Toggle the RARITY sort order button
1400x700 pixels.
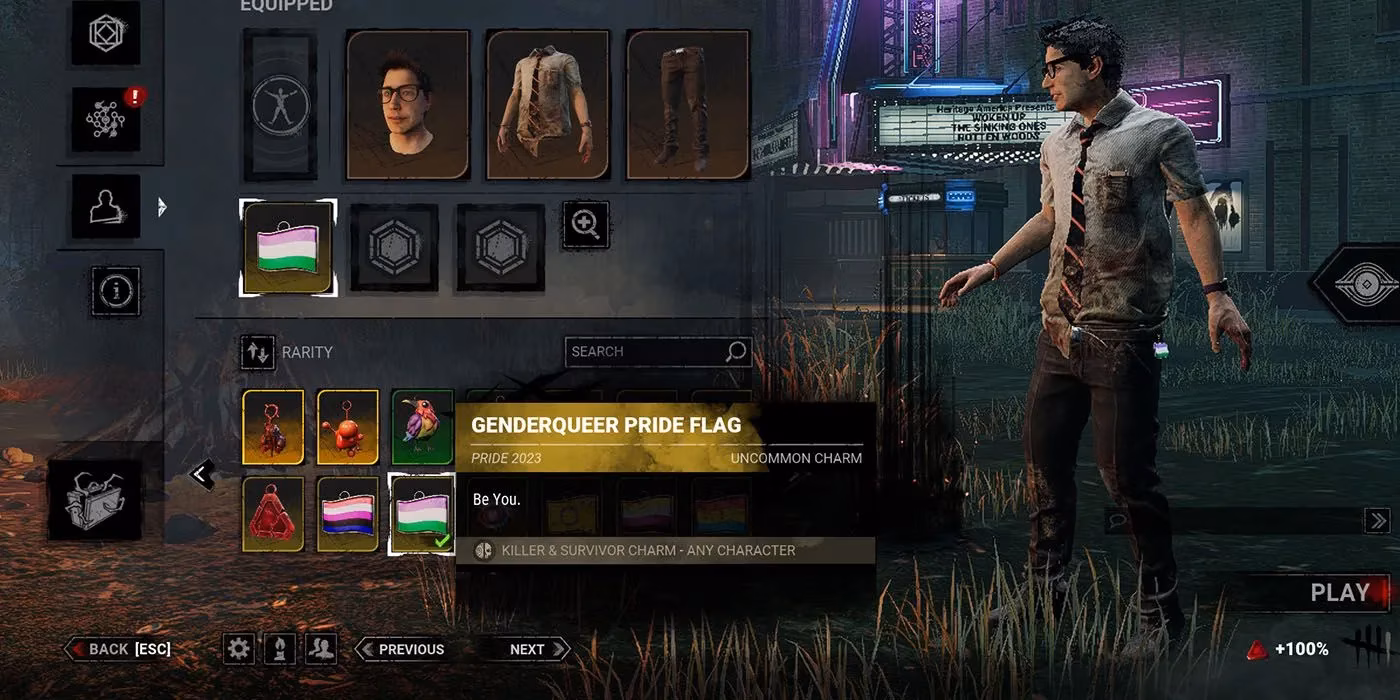click(x=258, y=352)
